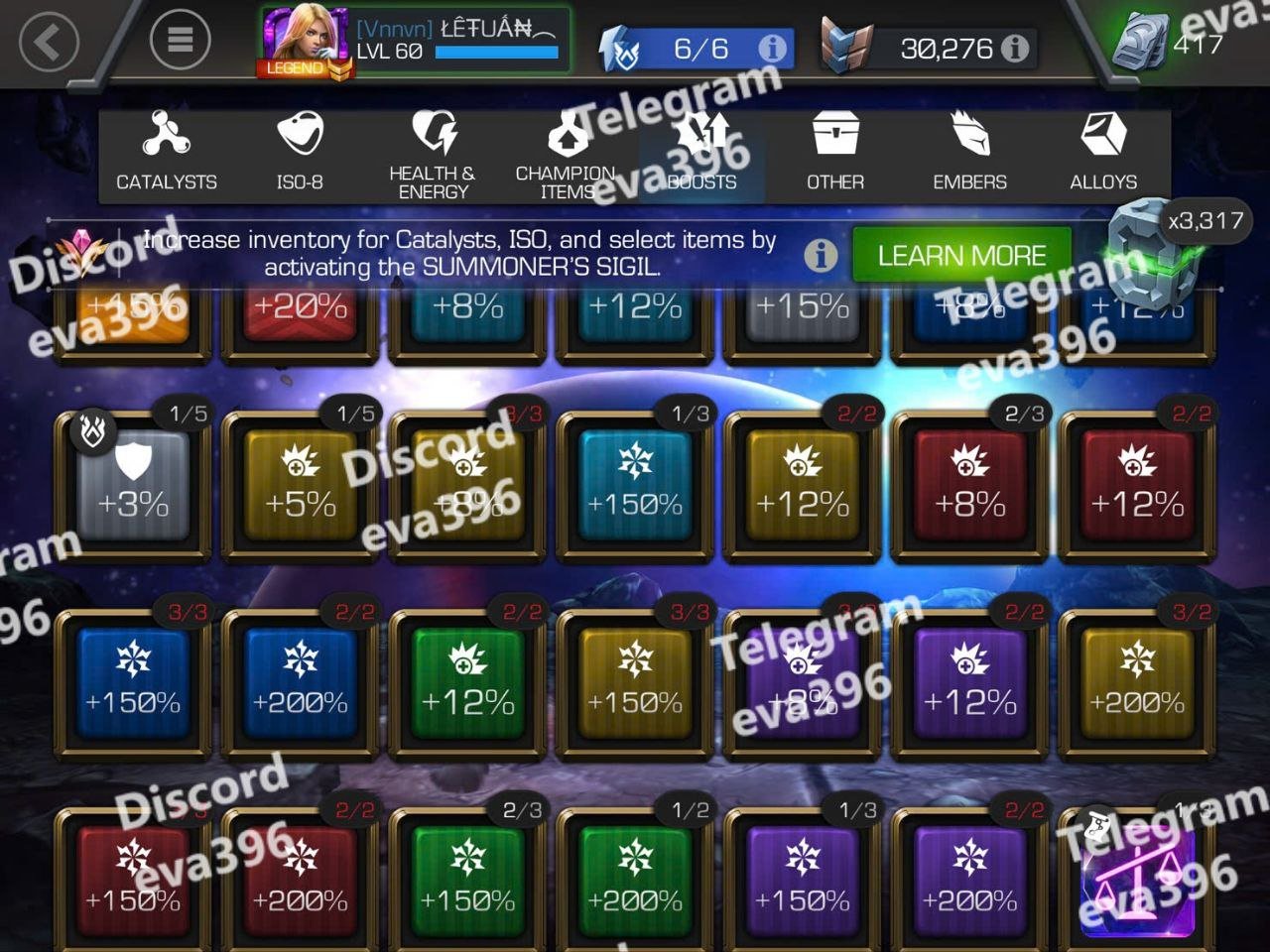Image resolution: width=1270 pixels, height=952 pixels.
Task: Pick the green +12% boost
Action: pos(467,684)
